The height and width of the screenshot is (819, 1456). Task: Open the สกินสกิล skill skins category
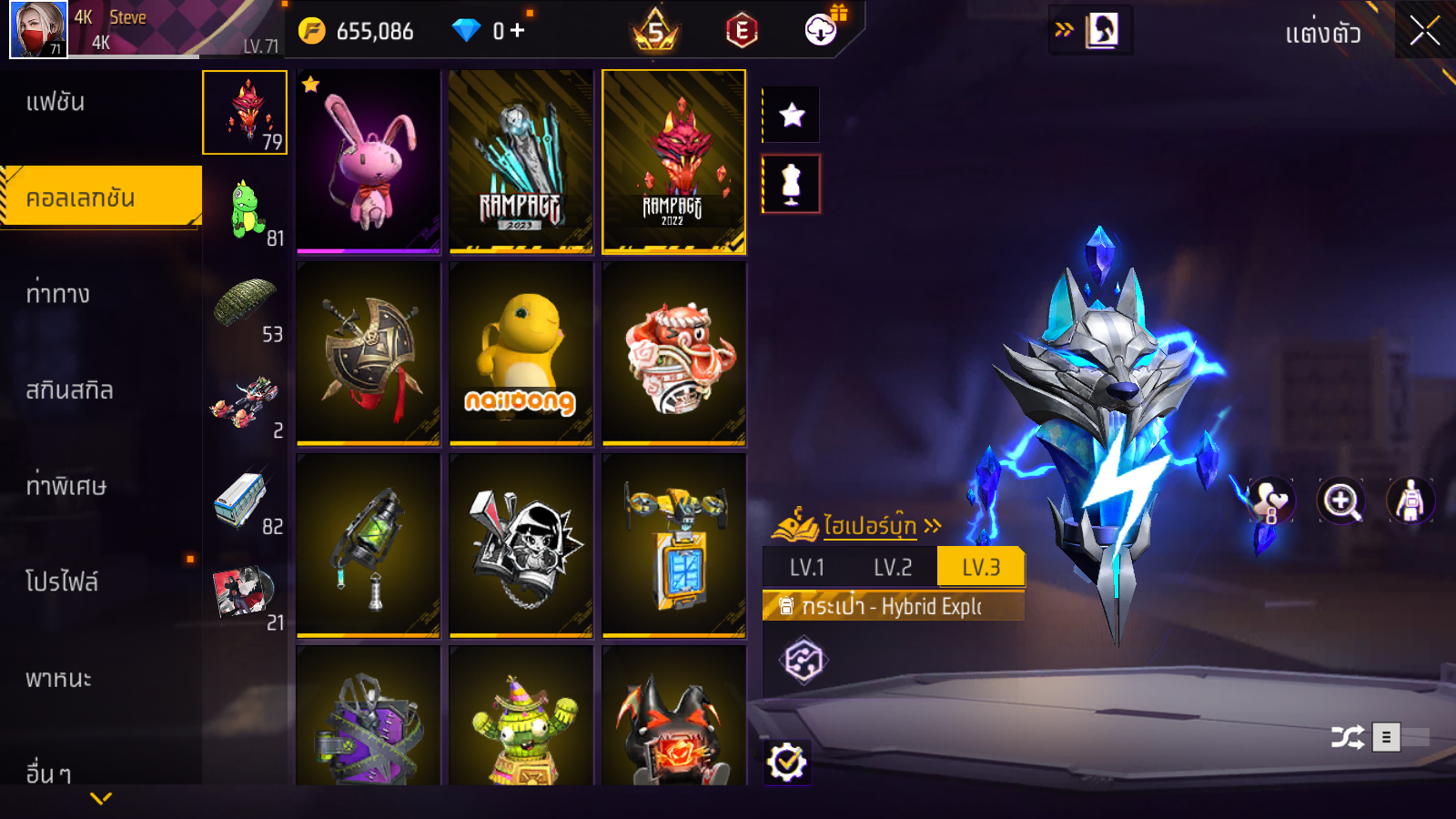pos(69,390)
